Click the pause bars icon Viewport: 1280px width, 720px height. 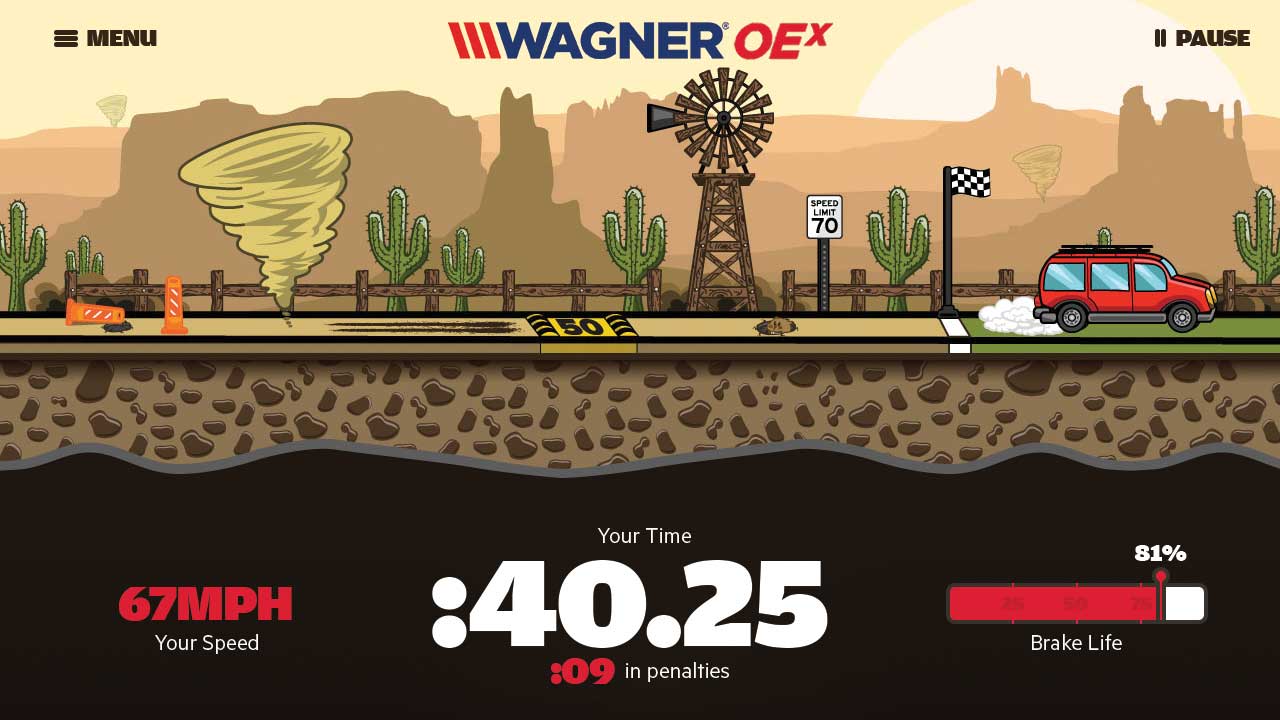point(1159,38)
